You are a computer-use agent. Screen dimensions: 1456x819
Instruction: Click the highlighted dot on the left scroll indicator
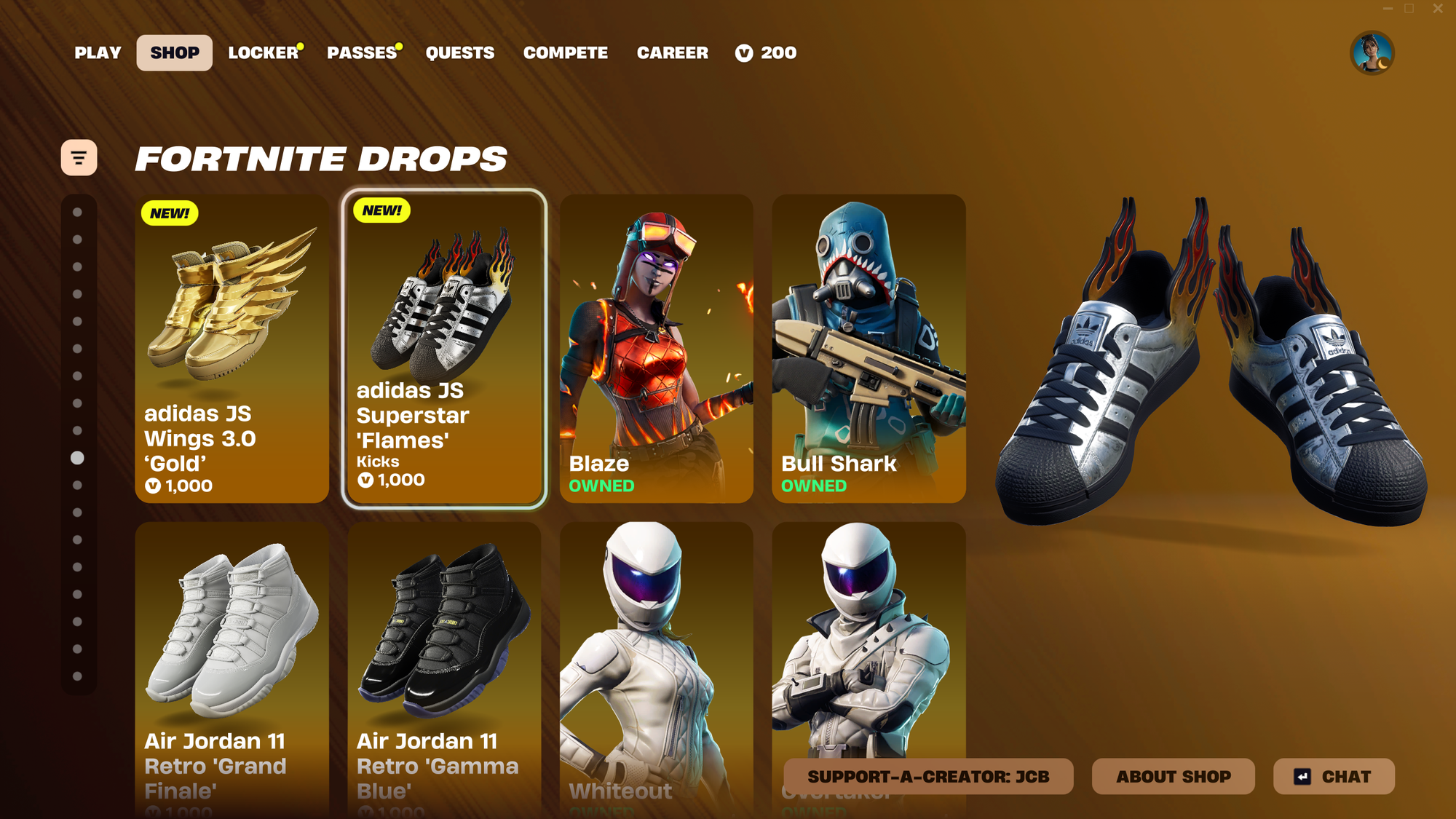(78, 456)
